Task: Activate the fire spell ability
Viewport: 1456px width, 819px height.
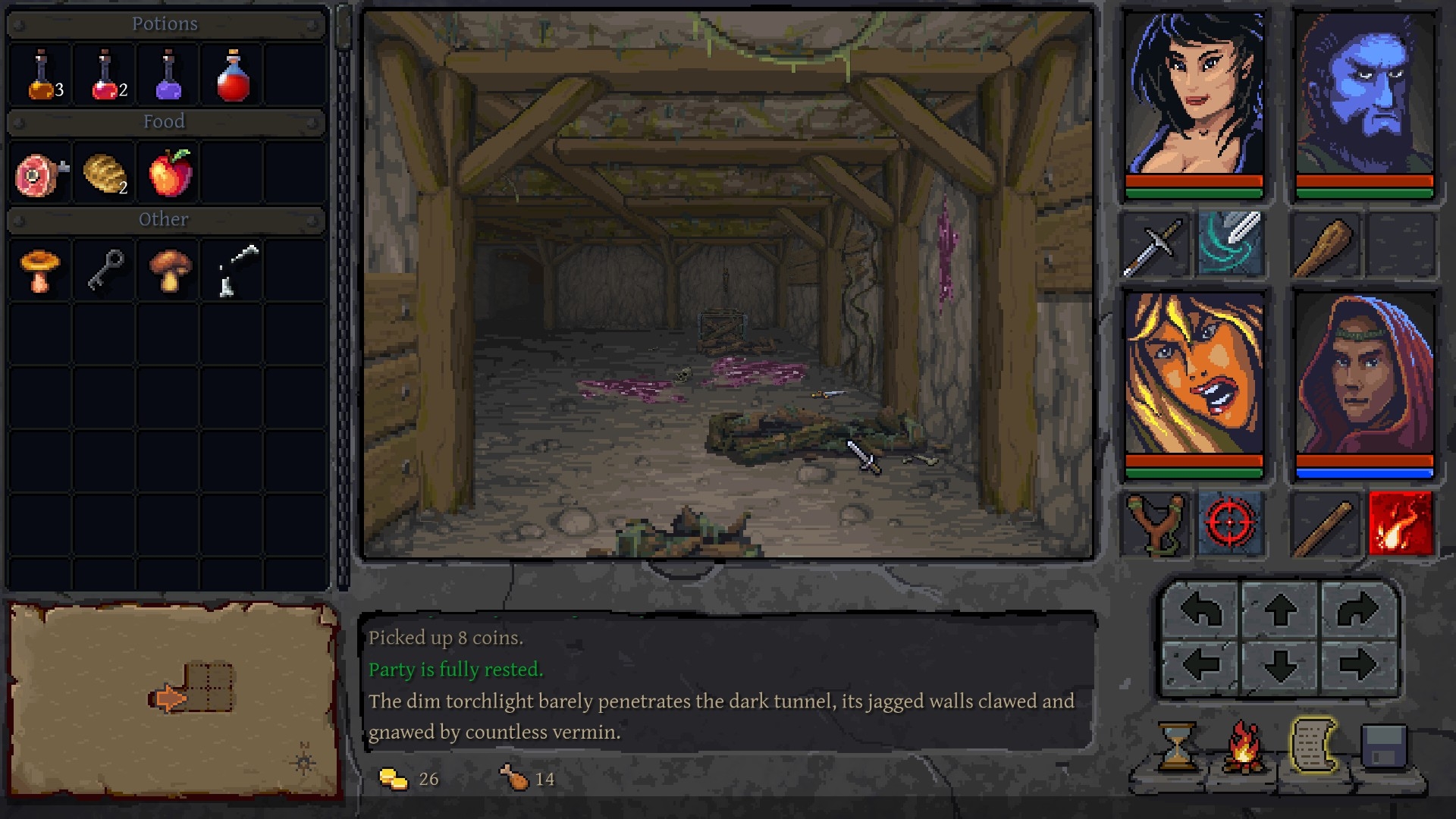Action: (1401, 523)
